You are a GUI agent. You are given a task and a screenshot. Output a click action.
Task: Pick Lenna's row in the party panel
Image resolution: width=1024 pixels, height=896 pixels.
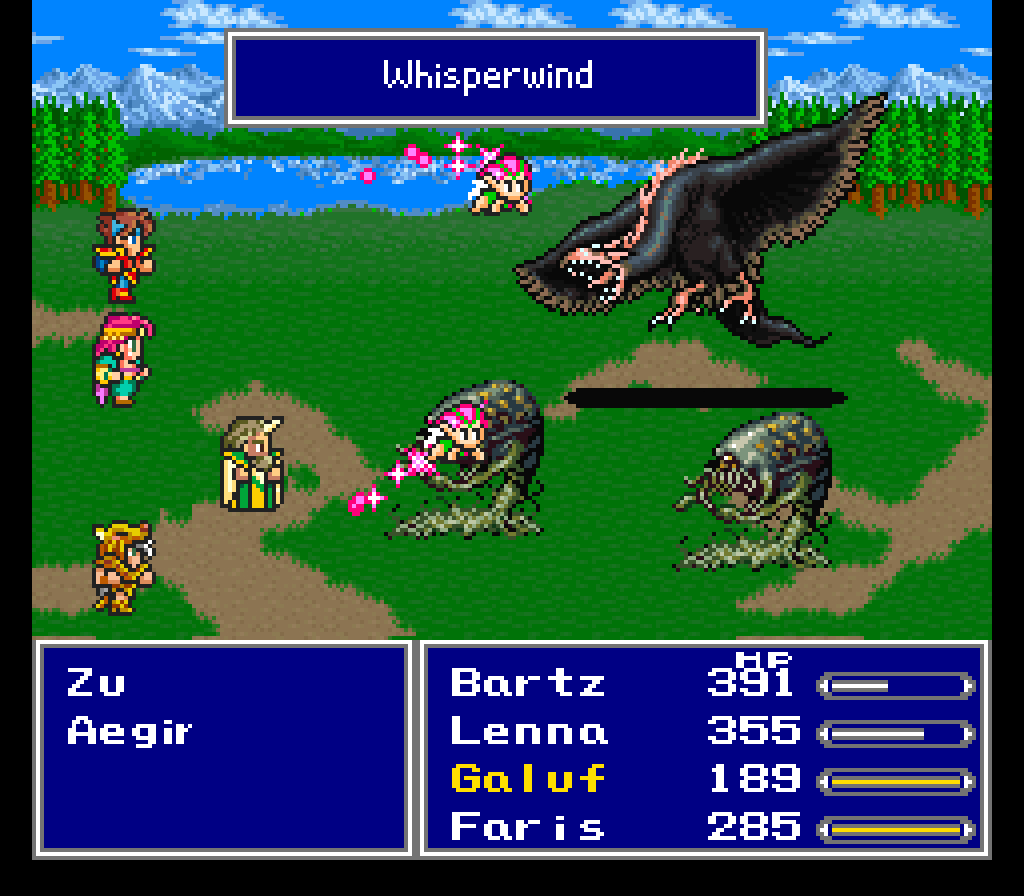pyautogui.click(x=529, y=731)
